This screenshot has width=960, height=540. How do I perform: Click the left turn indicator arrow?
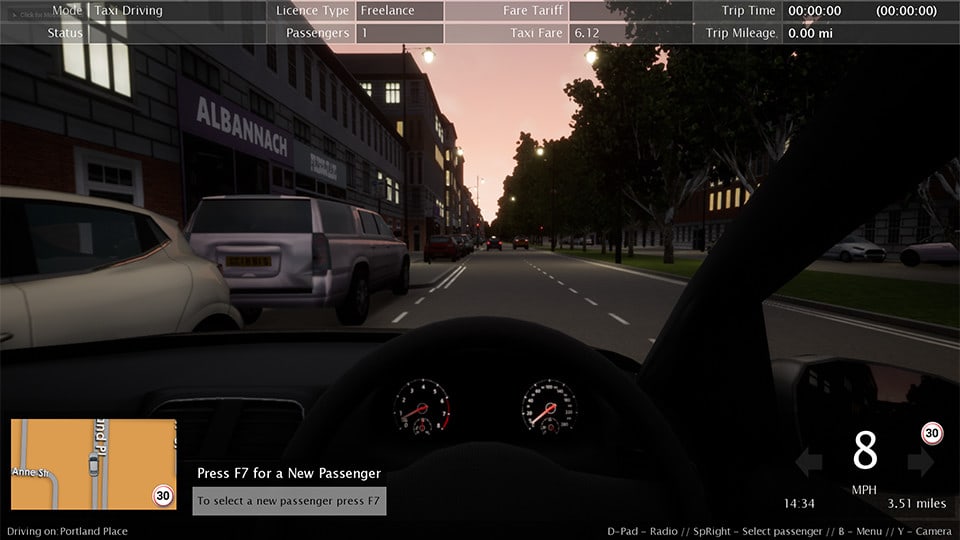808,461
